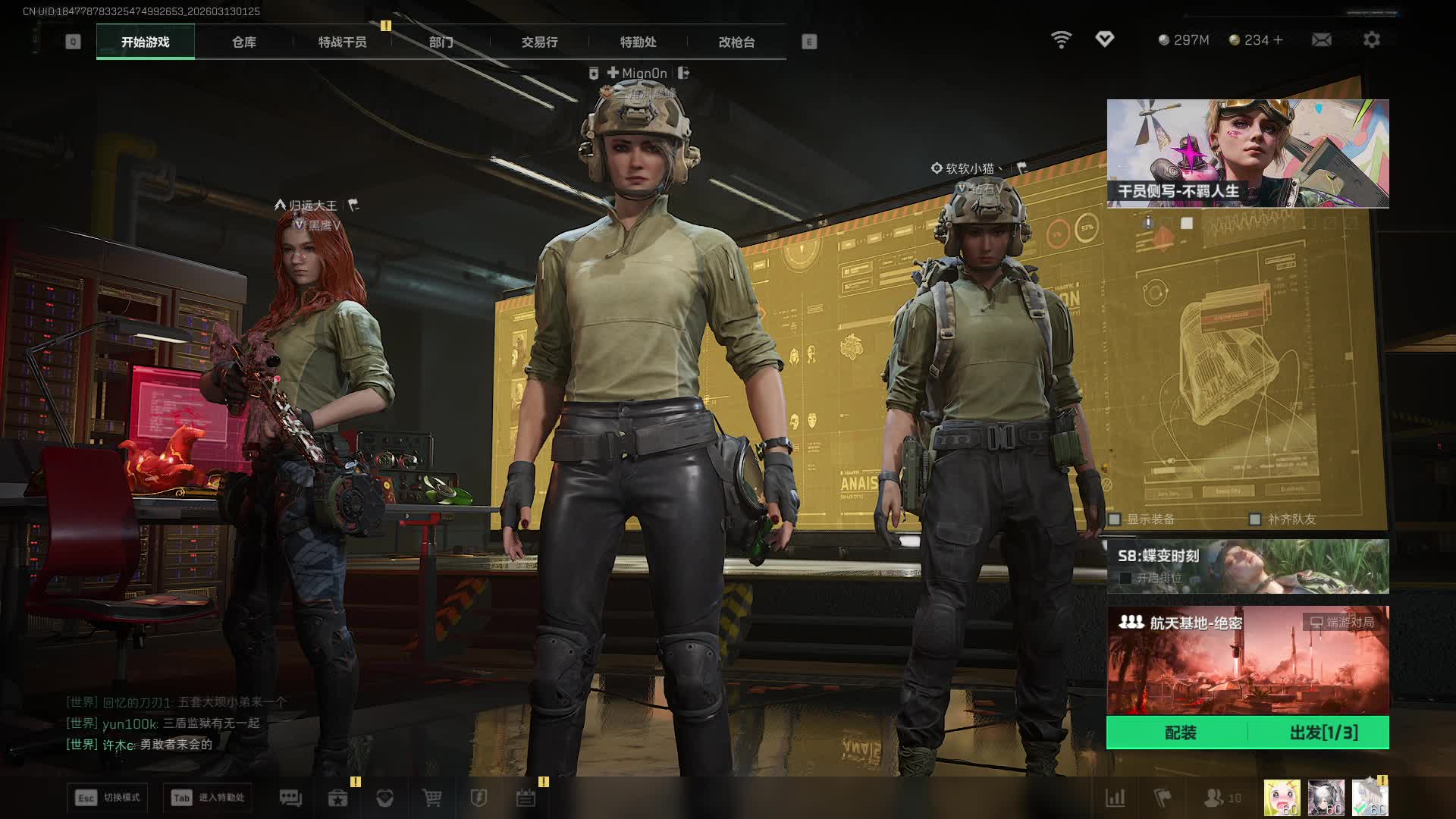This screenshot has width=1456, height=819.
Task: Open the shopping cart store icon
Action: click(x=431, y=798)
